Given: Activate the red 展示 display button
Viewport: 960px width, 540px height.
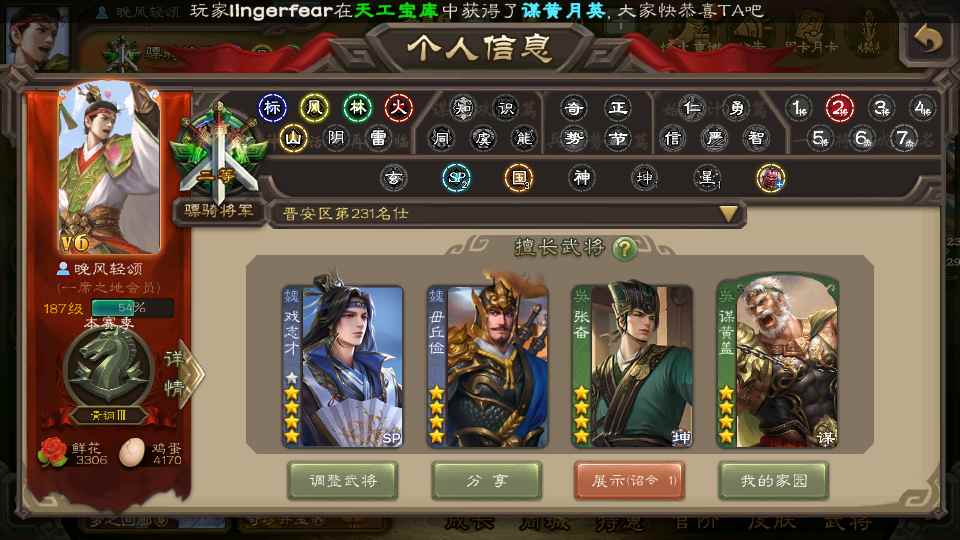Looking at the screenshot, I should click(629, 481).
